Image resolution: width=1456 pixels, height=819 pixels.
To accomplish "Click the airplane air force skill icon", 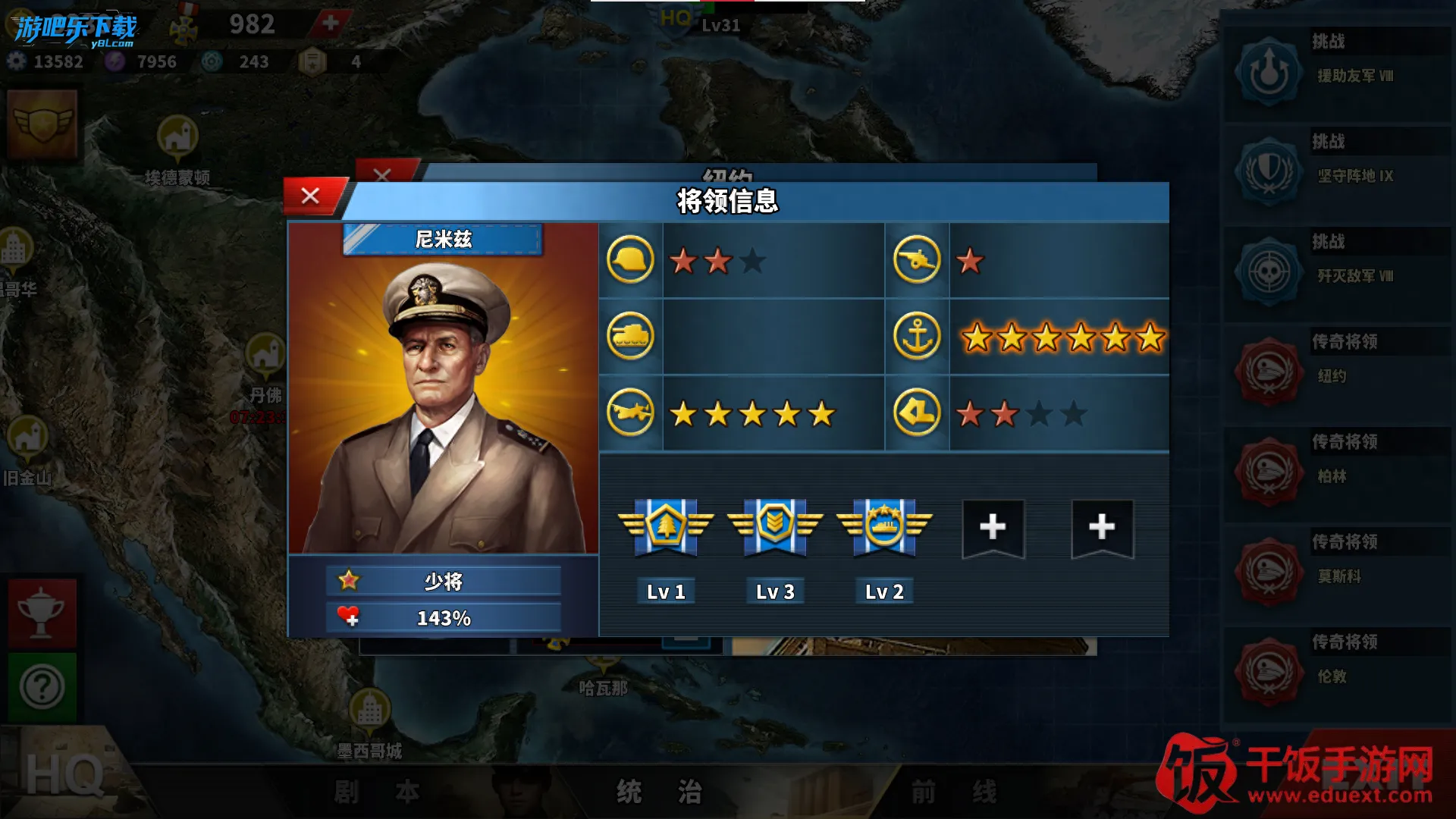I will point(630,413).
